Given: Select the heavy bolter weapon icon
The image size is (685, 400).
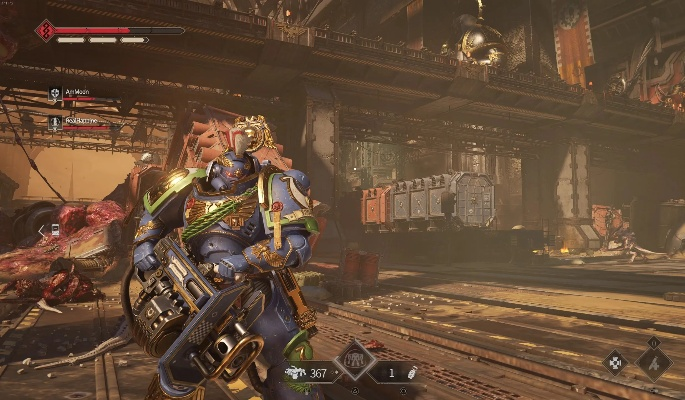Looking at the screenshot, I should click(295, 373).
